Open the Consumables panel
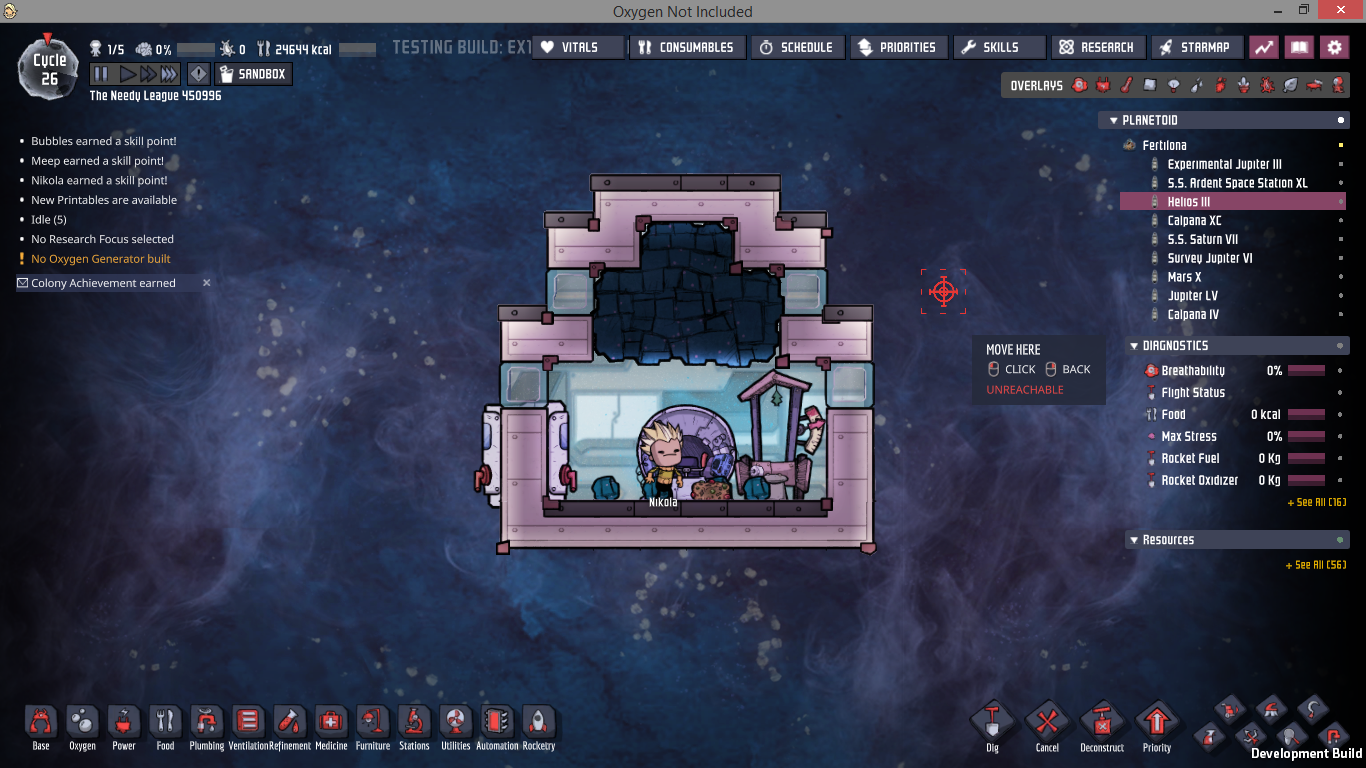The width and height of the screenshot is (1366, 768). click(x=689, y=47)
